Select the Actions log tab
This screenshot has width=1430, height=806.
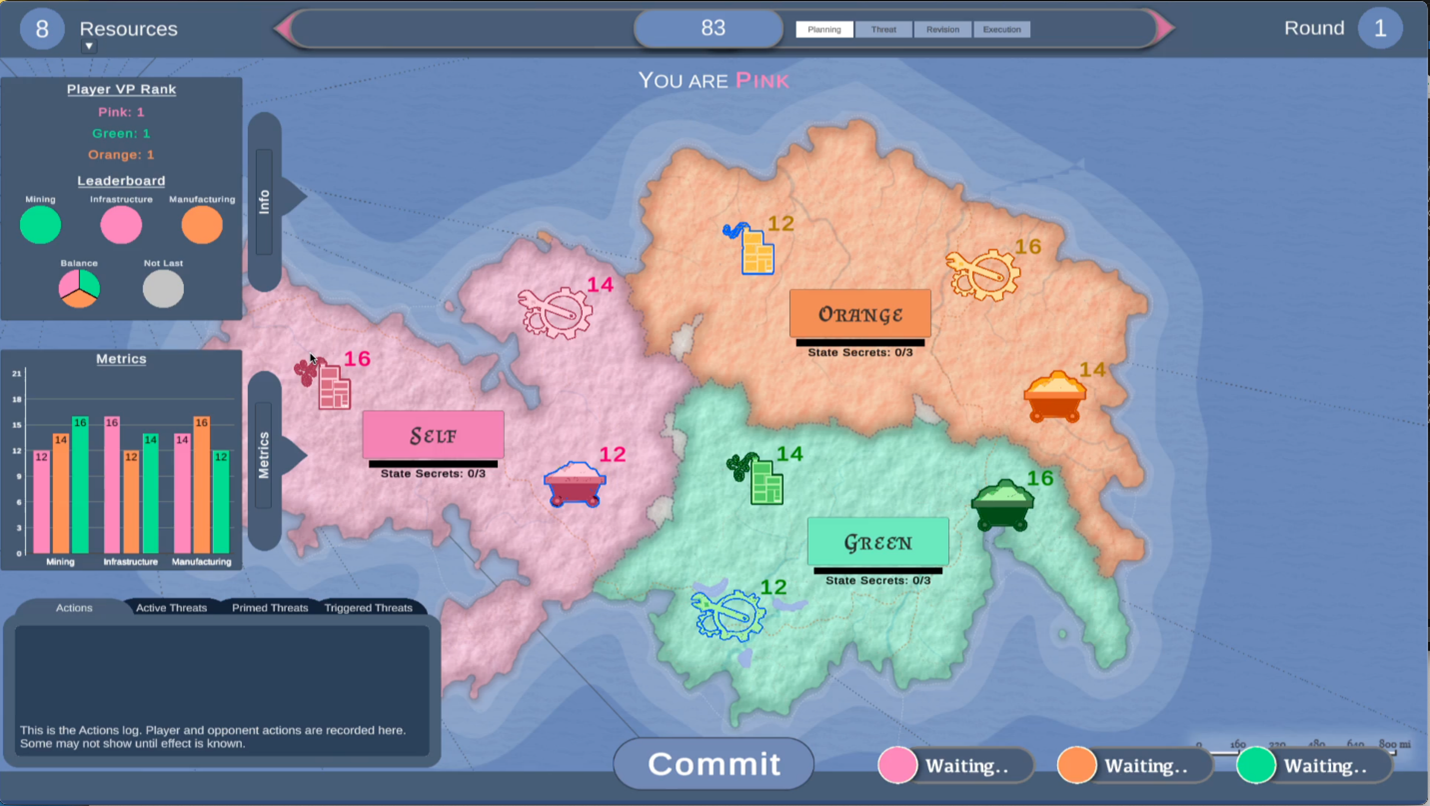tap(74, 608)
